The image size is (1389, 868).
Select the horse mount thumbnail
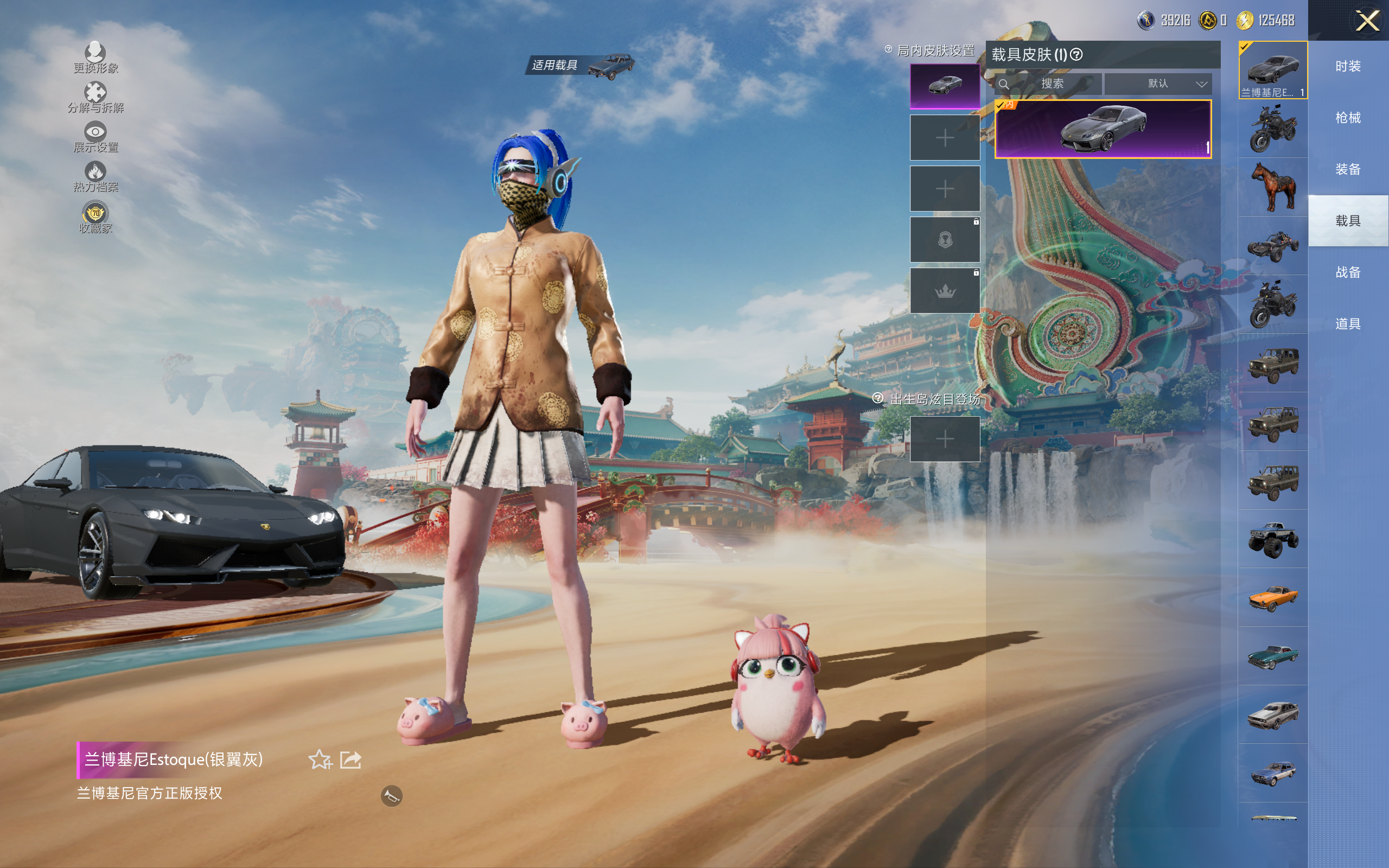[1273, 187]
